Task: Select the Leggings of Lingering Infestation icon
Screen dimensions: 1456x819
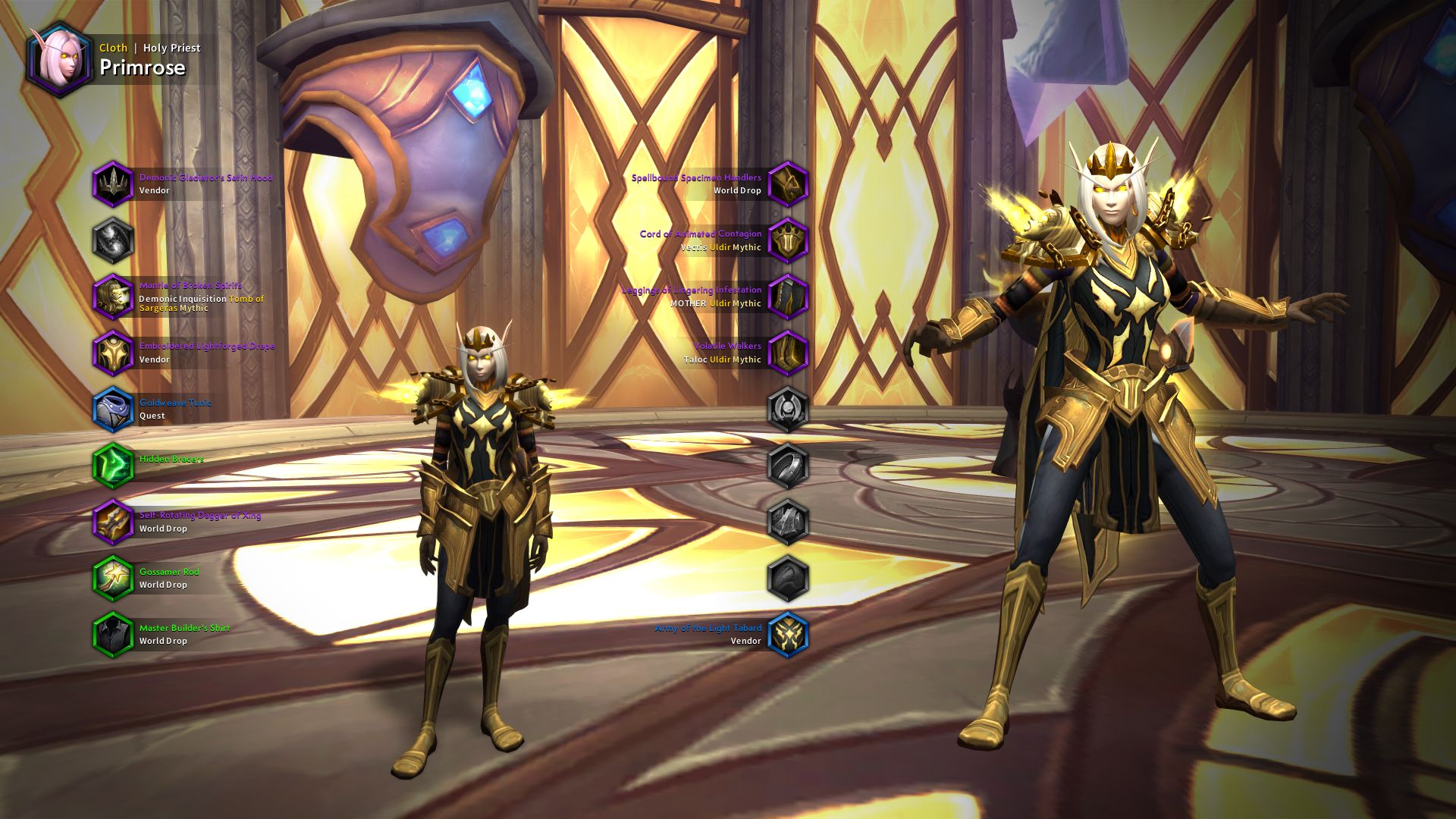Action: pos(789,296)
